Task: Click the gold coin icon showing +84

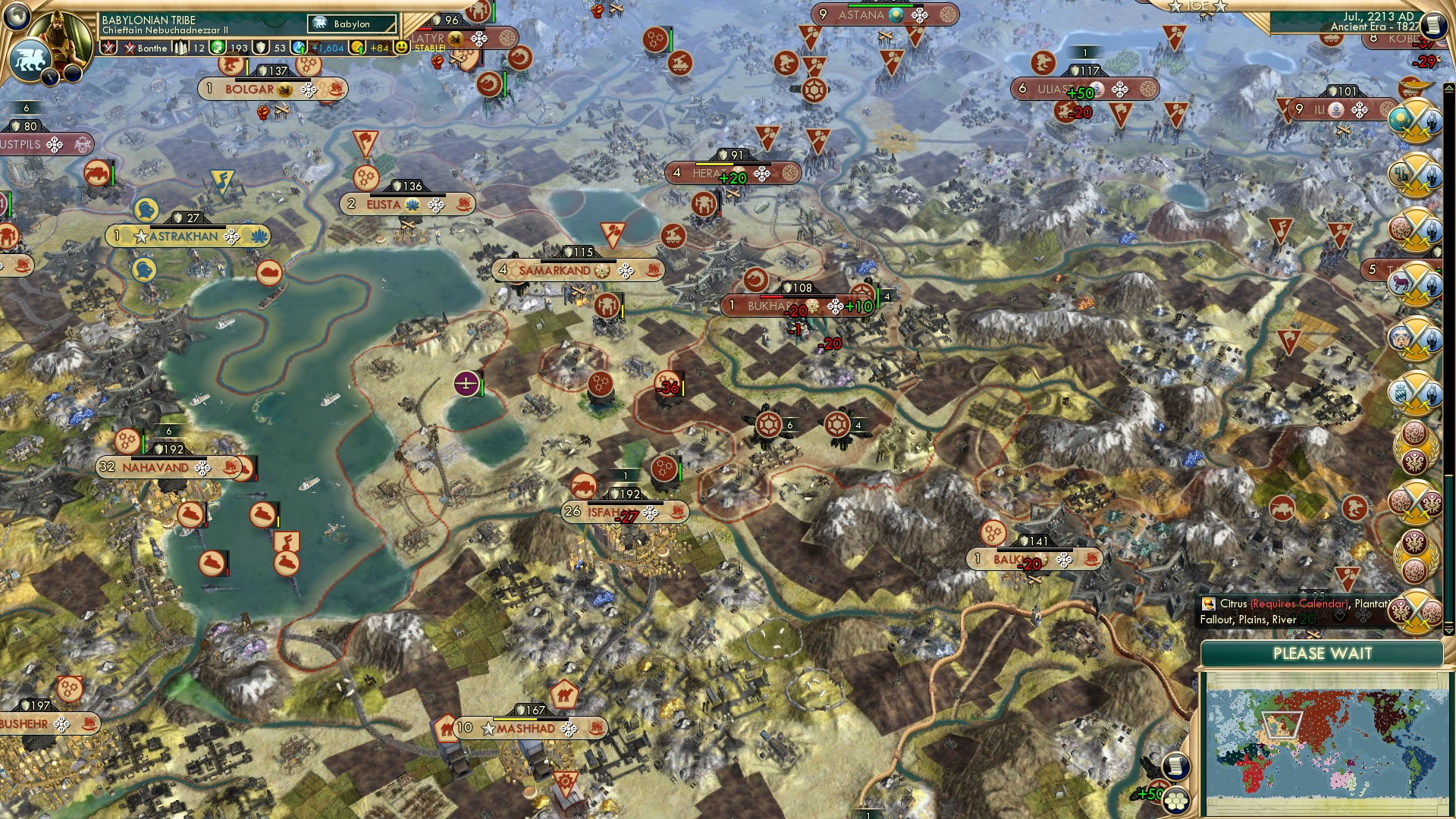Action: (x=356, y=48)
